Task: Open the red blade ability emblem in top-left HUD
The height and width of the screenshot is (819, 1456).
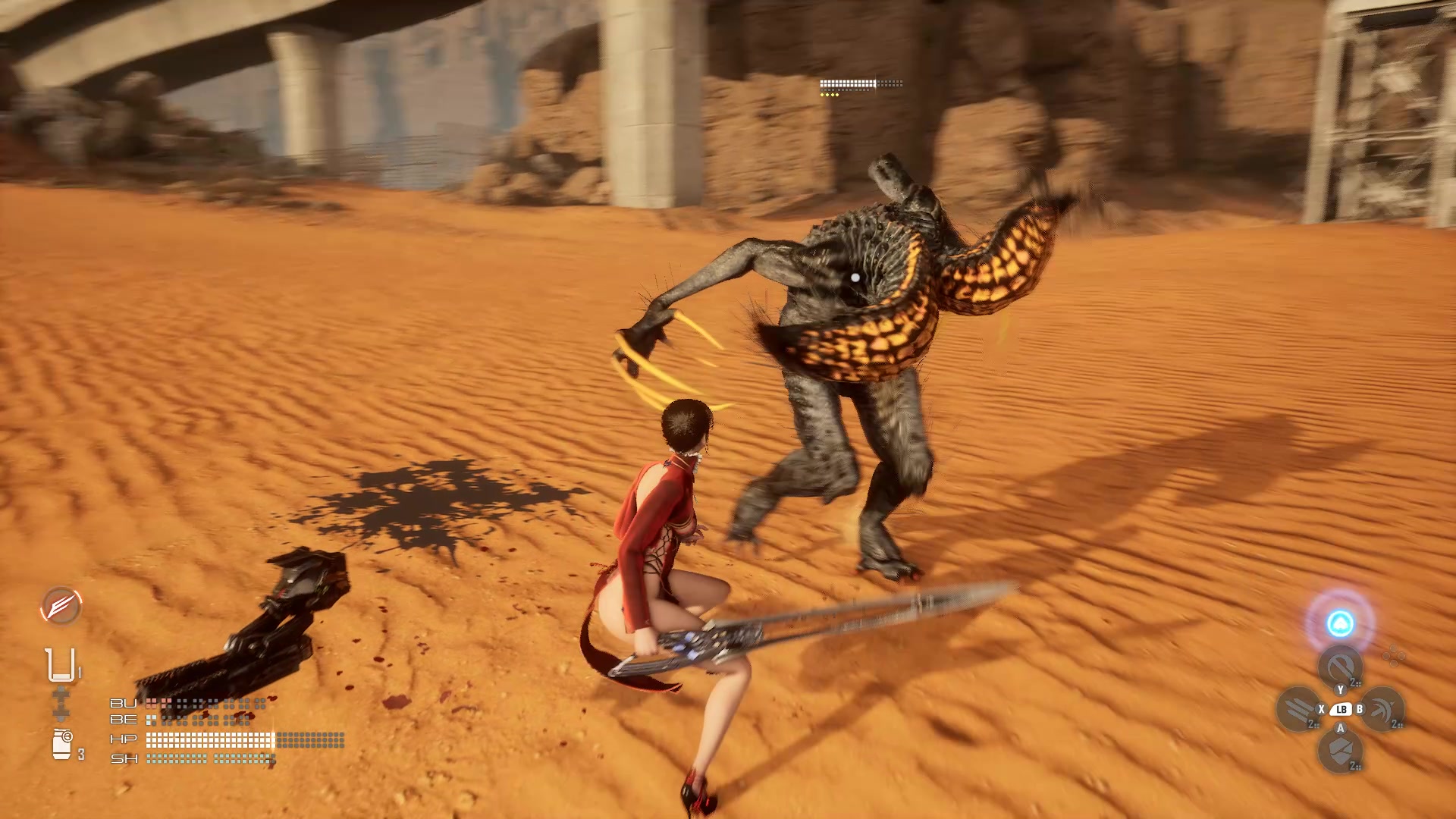Action: click(61, 607)
